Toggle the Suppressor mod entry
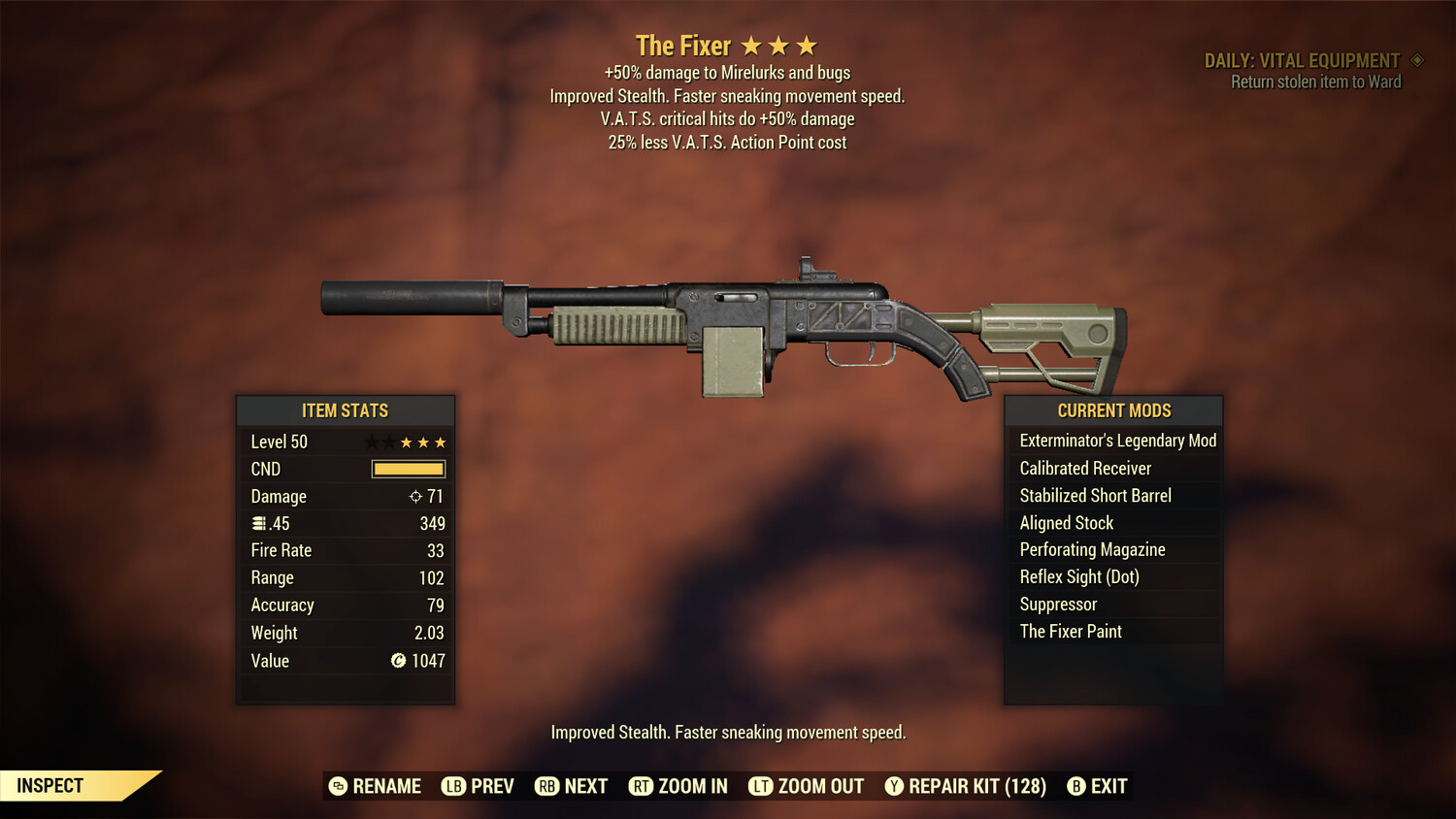This screenshot has width=1456, height=819. pyautogui.click(x=1058, y=604)
